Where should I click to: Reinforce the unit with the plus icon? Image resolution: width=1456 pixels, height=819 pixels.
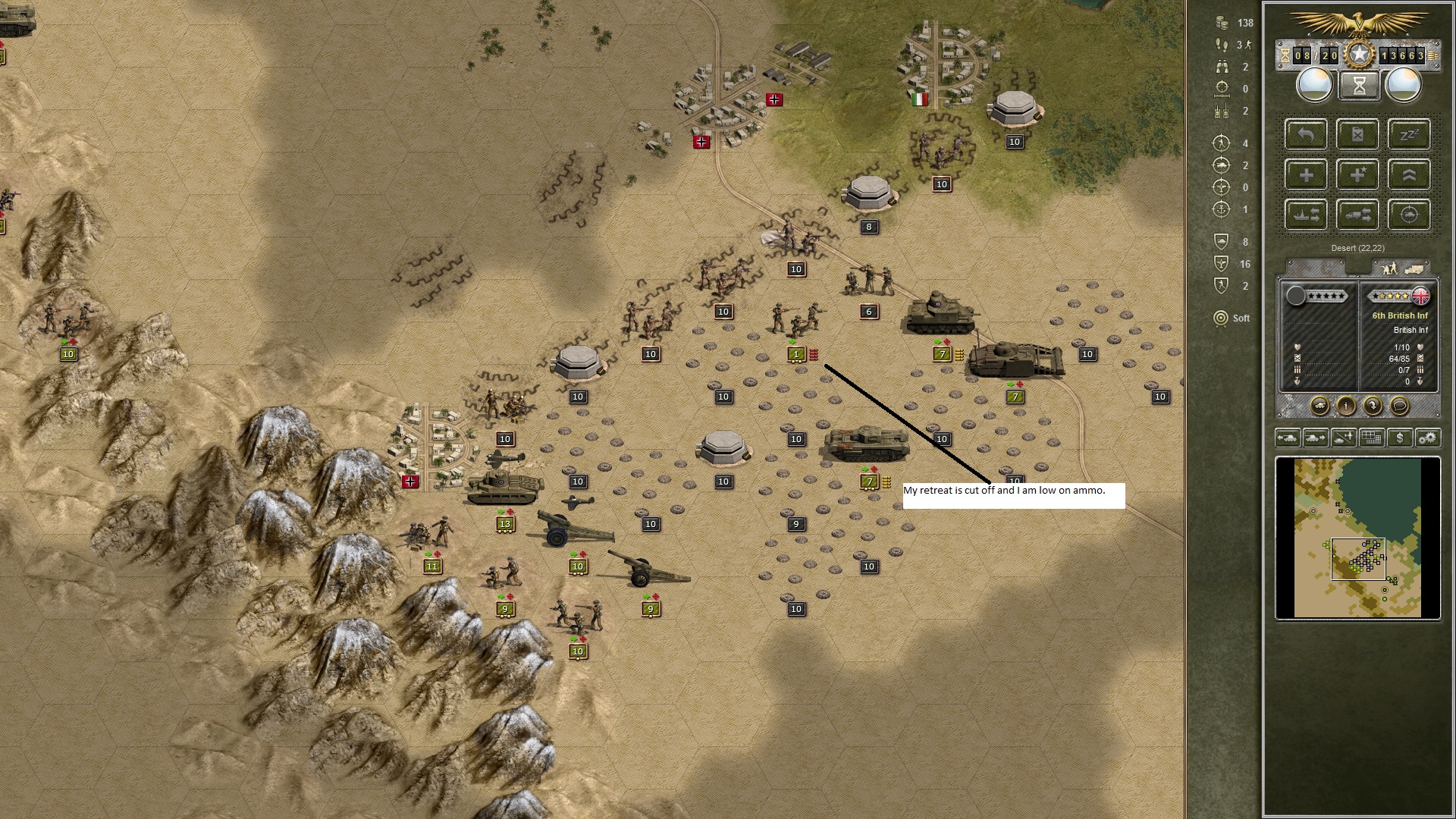1306,174
